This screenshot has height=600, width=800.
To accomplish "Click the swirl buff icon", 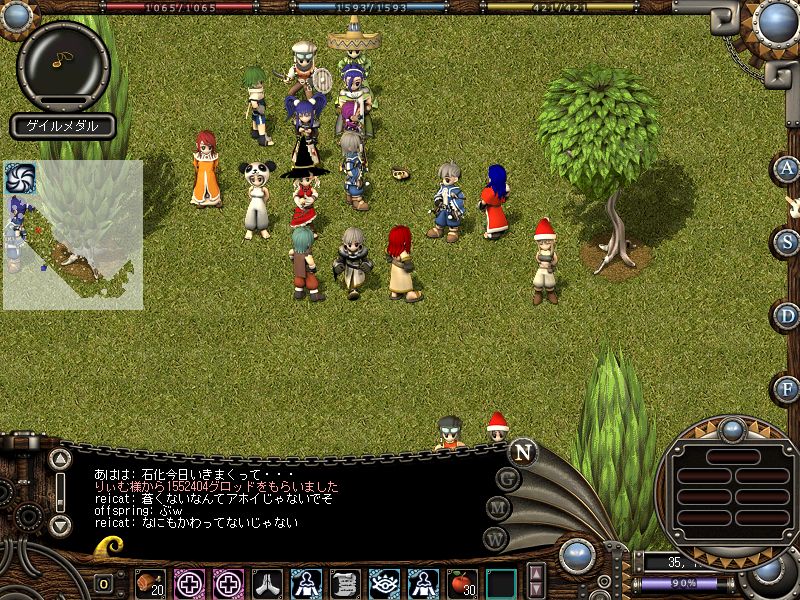I will [20, 178].
